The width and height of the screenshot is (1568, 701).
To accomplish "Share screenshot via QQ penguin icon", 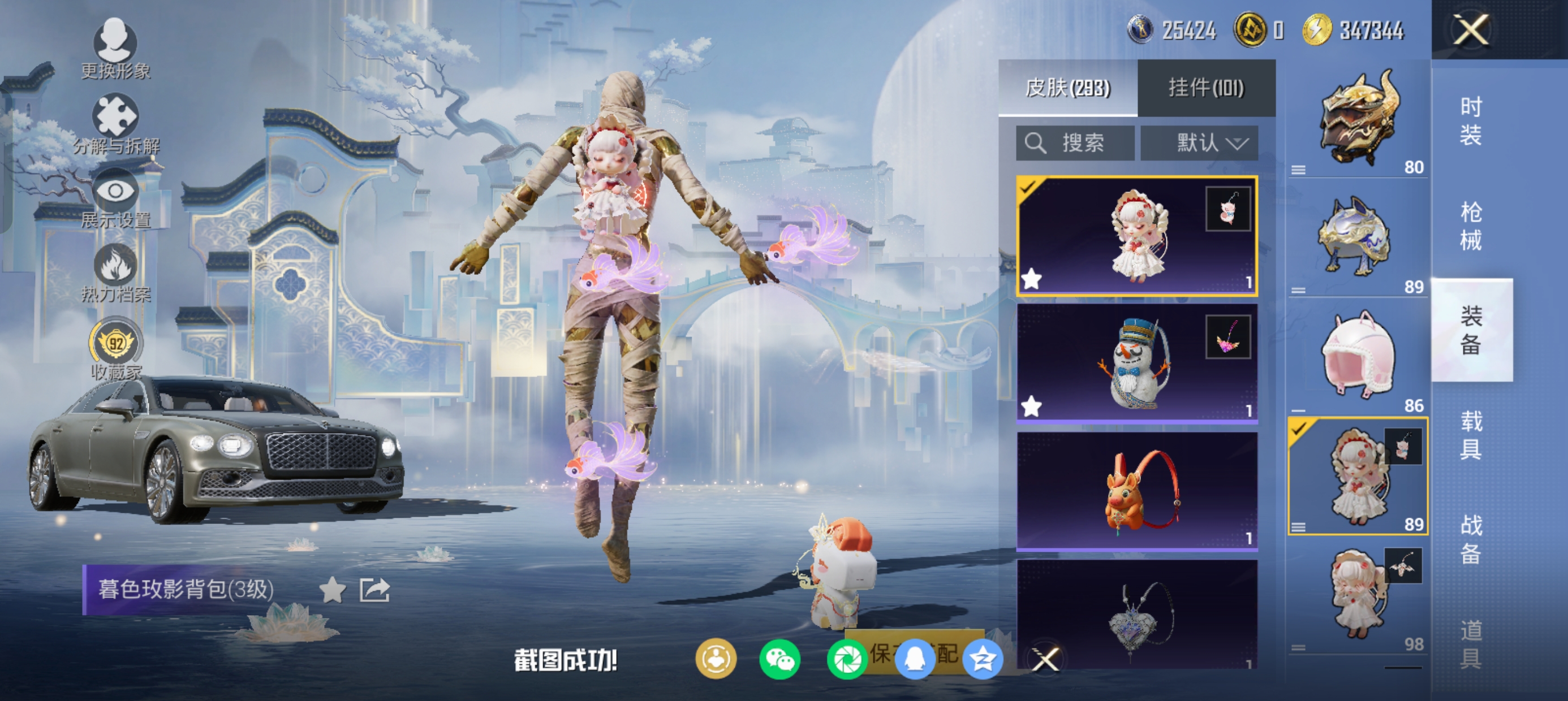I will 914,660.
